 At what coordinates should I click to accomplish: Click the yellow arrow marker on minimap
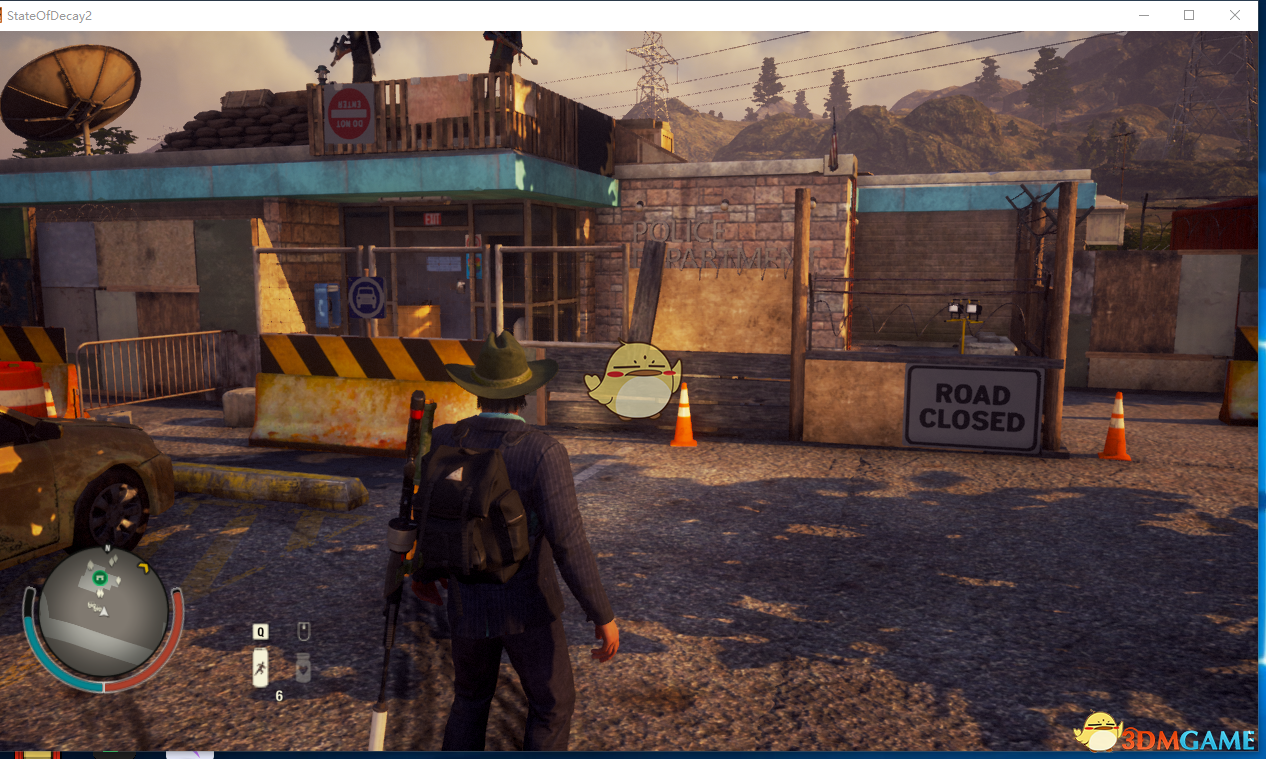pos(143,569)
